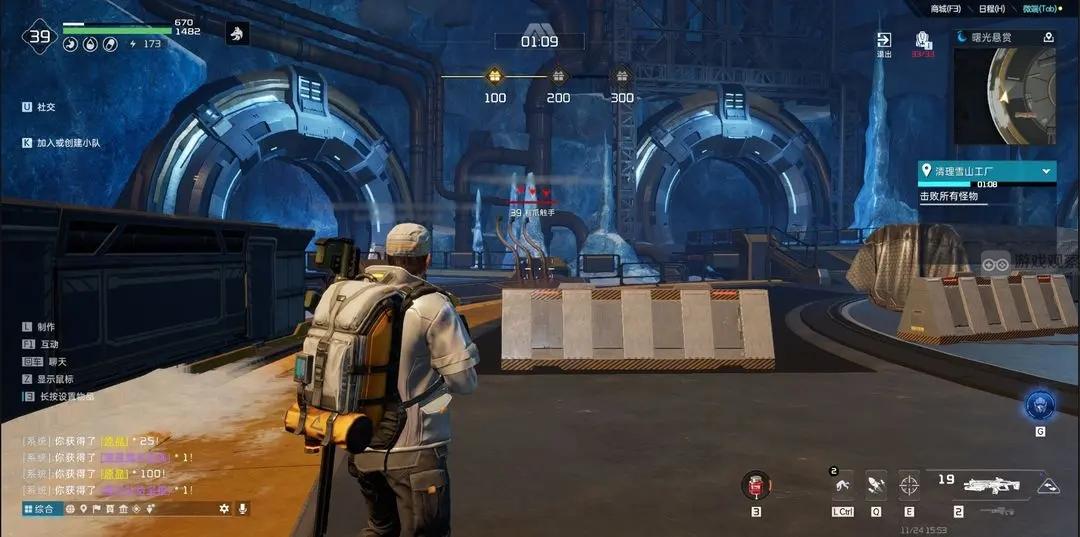Viewport: 1080px width, 537px height.
Task: Open the 商城 shop menu
Action: click(945, 9)
